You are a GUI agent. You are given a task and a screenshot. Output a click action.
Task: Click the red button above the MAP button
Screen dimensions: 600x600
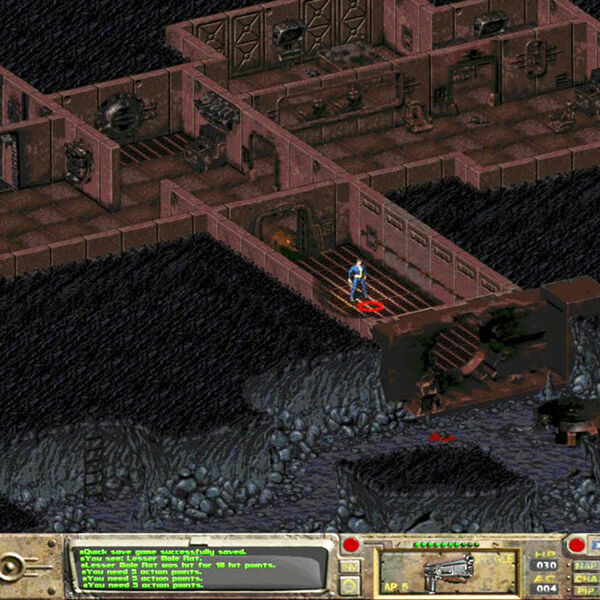point(577,546)
